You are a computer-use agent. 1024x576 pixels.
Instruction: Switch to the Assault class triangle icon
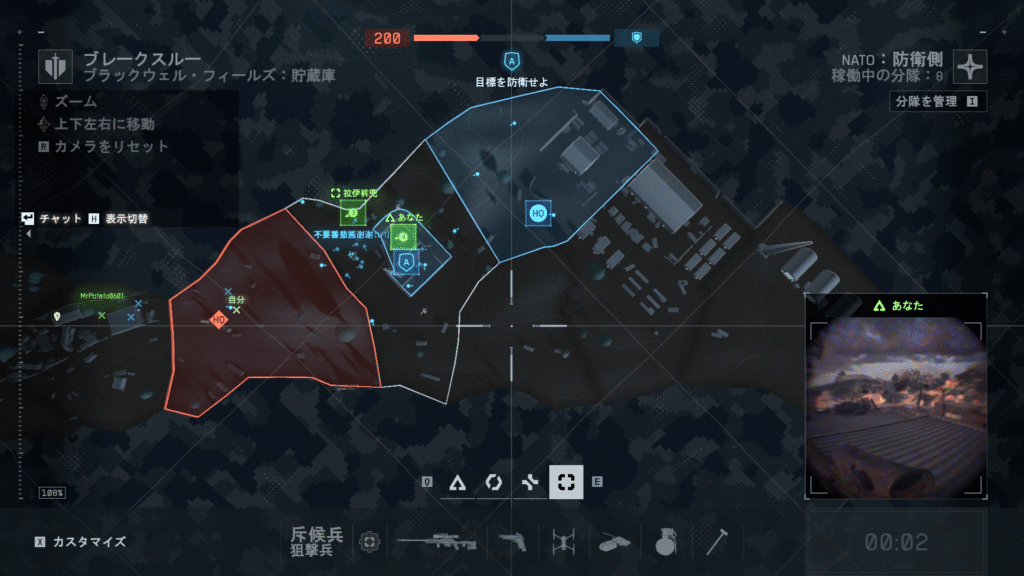click(x=456, y=482)
